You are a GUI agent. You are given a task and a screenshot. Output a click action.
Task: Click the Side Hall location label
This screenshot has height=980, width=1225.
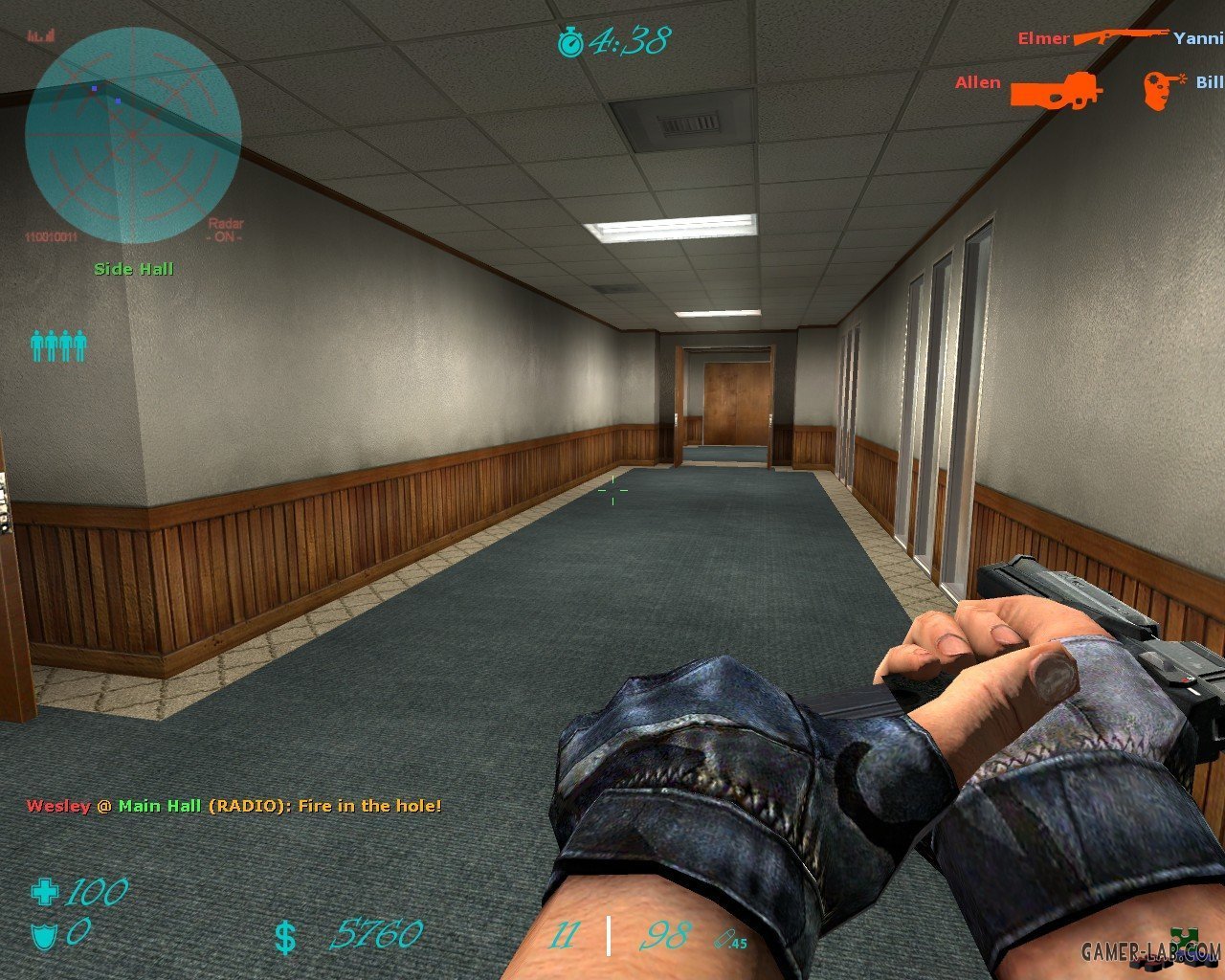tap(134, 269)
